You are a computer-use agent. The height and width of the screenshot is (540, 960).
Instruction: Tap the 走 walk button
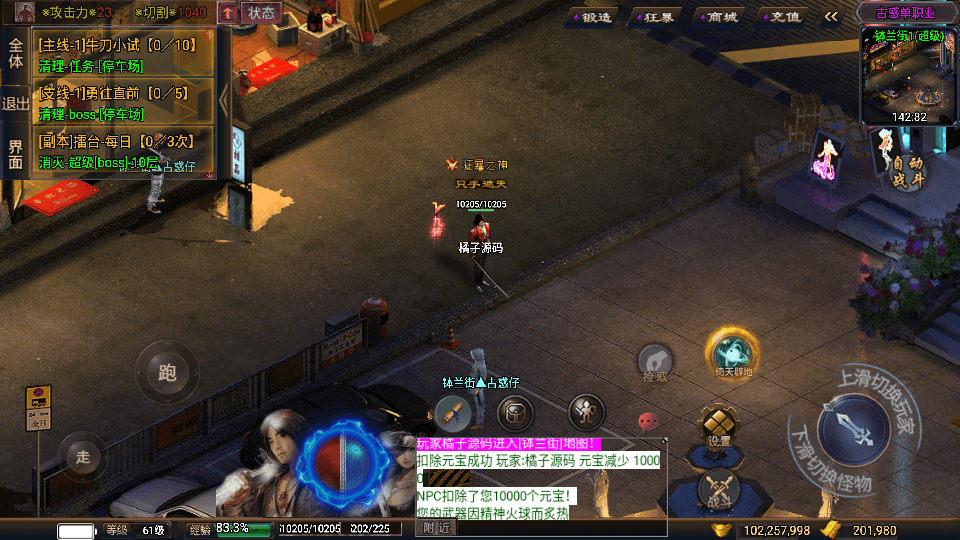click(83, 457)
